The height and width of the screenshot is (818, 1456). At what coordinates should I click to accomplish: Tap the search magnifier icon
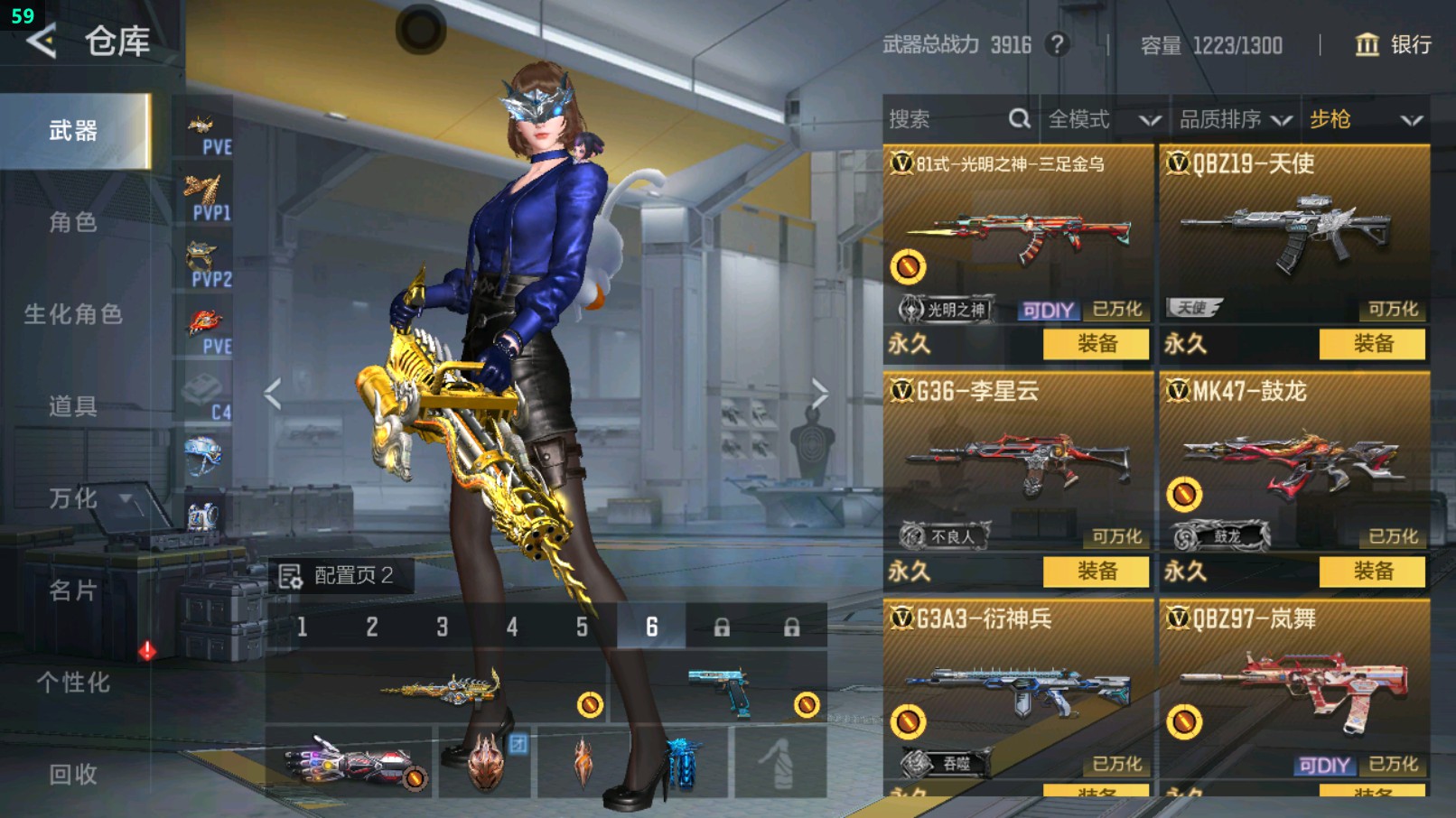tap(1019, 118)
